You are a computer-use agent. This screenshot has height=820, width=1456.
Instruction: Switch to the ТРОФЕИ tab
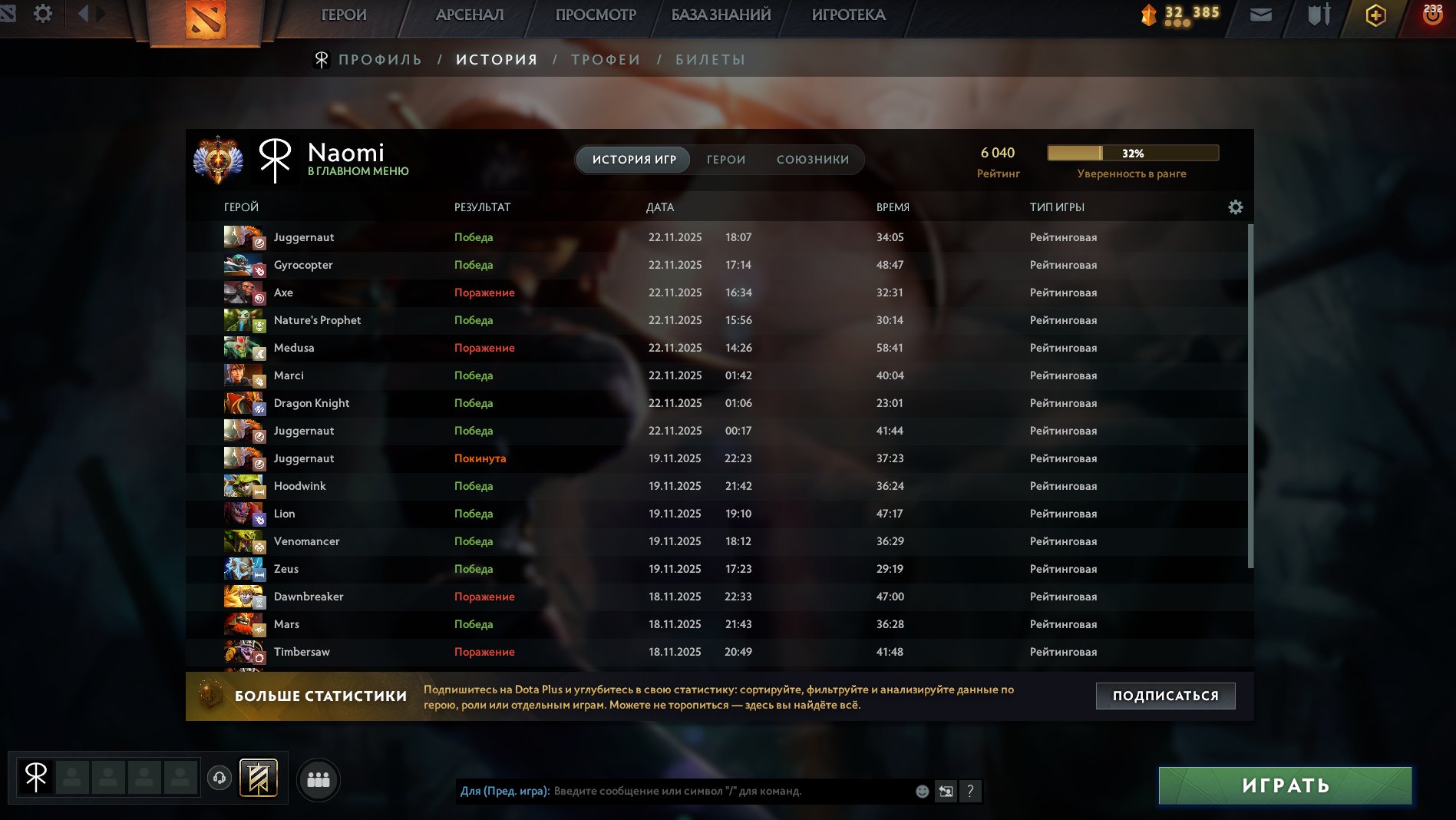[606, 58]
